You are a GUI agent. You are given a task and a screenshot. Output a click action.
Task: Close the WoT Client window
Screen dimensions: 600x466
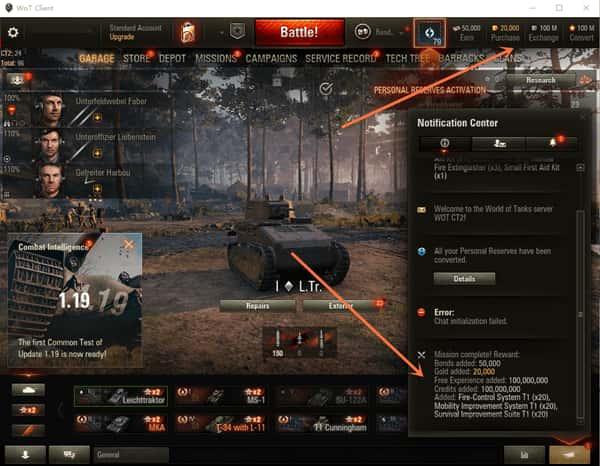point(584,8)
